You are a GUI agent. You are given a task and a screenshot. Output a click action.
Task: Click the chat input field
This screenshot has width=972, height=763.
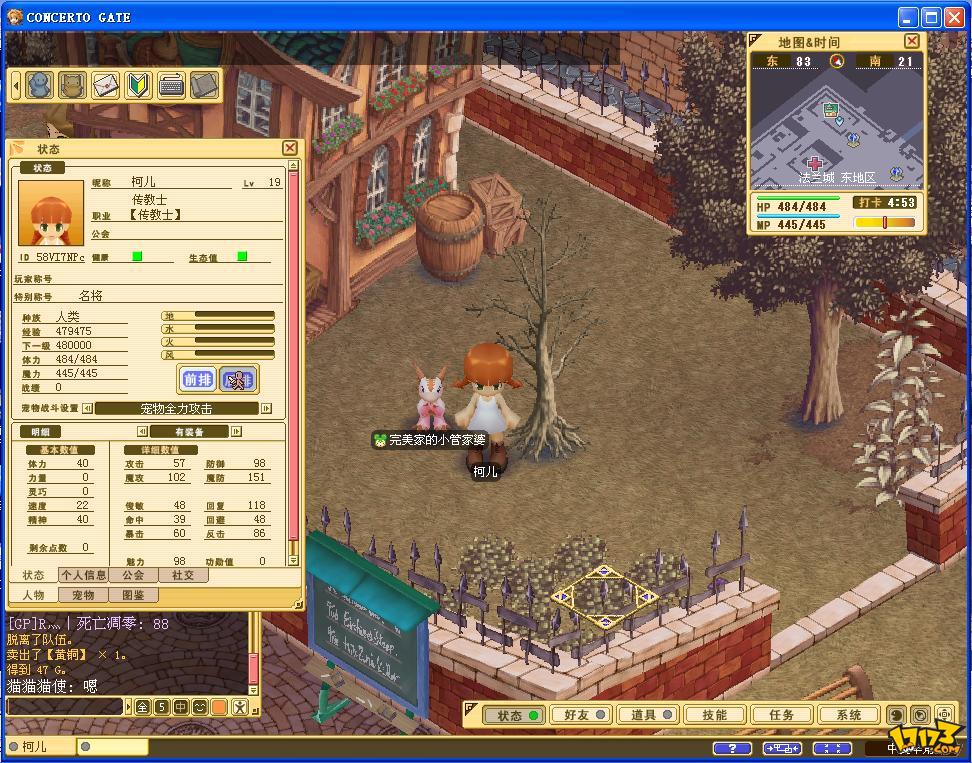66,707
